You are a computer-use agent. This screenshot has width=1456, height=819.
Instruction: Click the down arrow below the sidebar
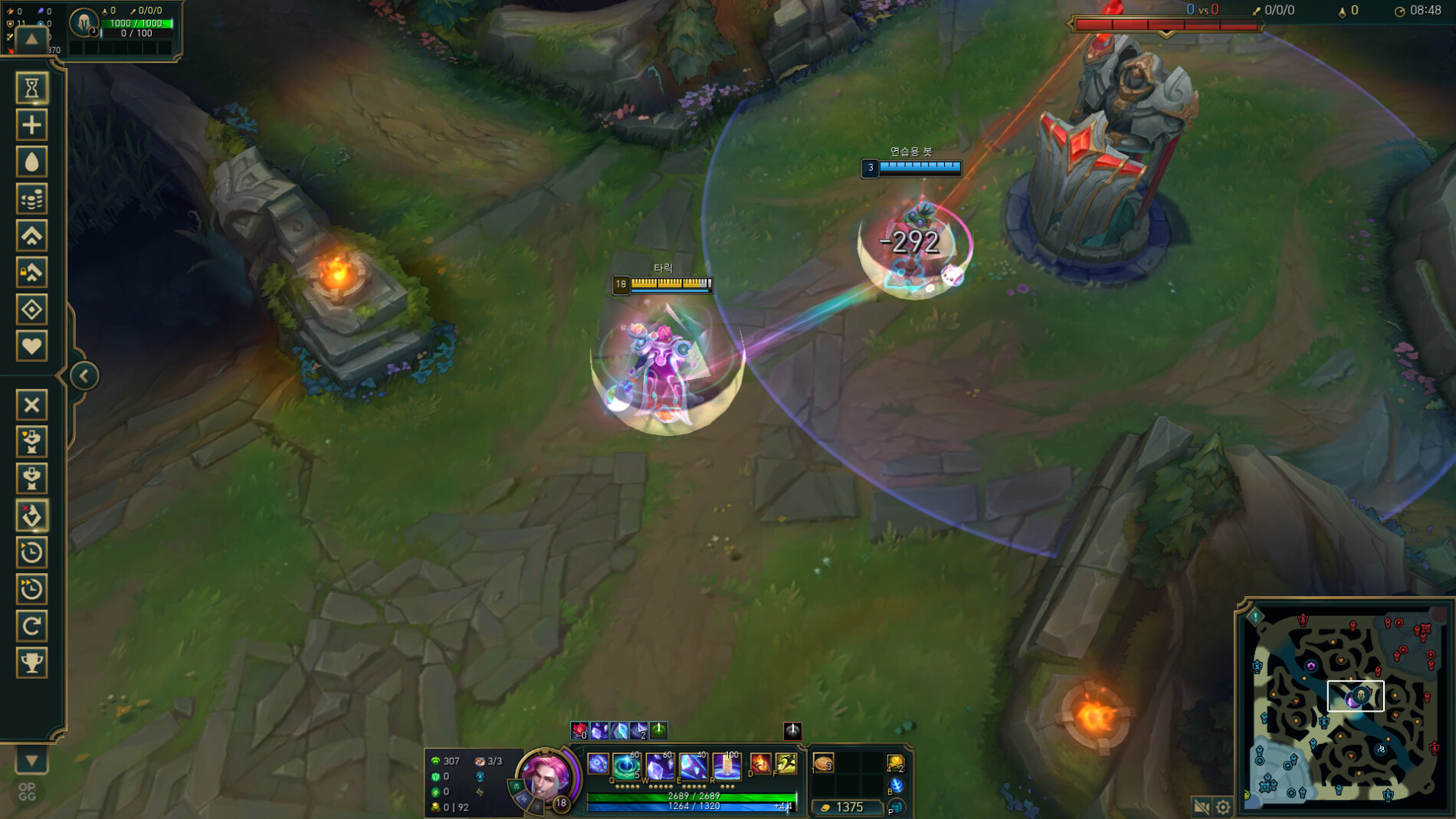[x=31, y=761]
